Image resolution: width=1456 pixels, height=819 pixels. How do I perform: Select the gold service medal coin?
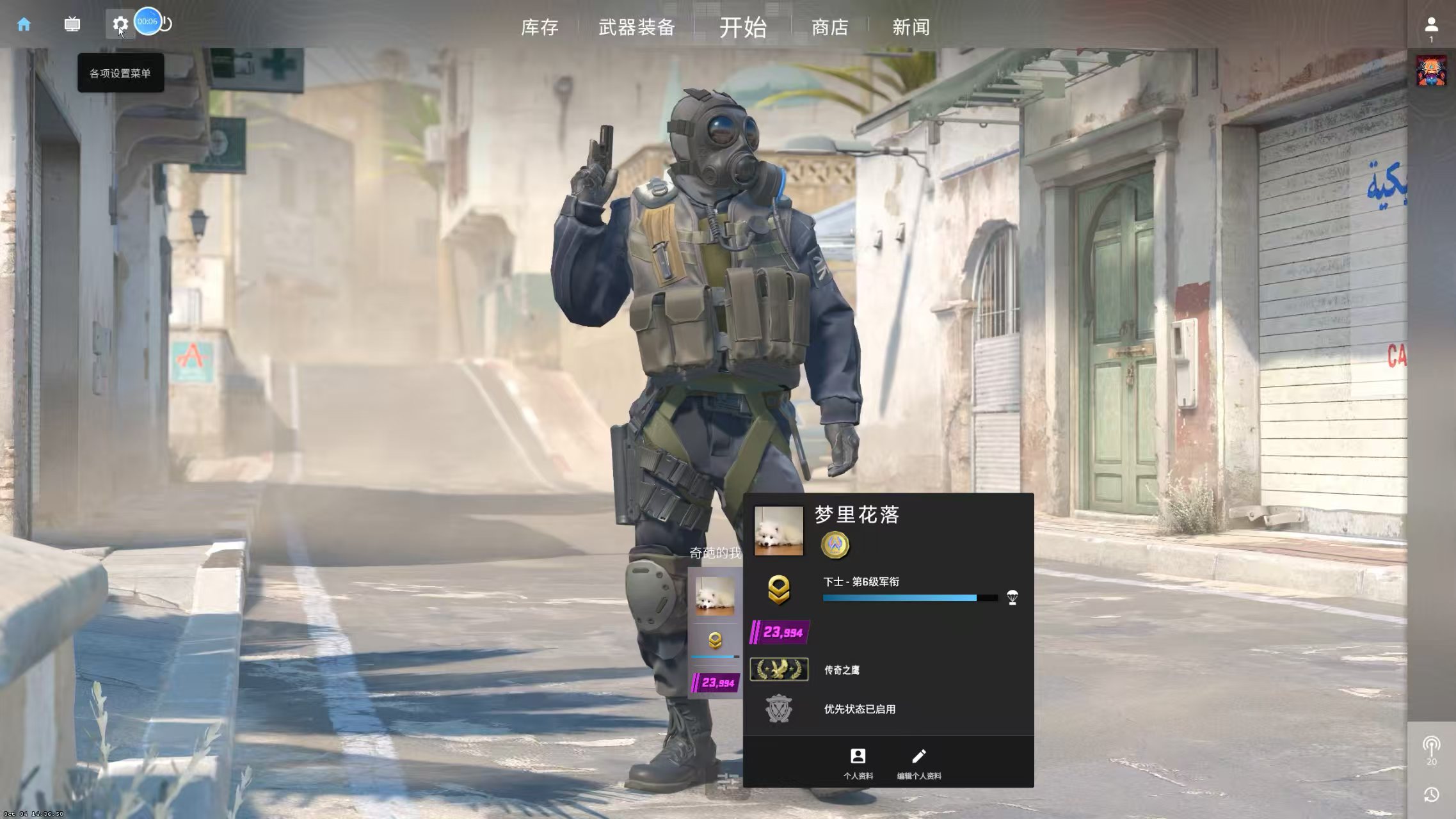(835, 545)
